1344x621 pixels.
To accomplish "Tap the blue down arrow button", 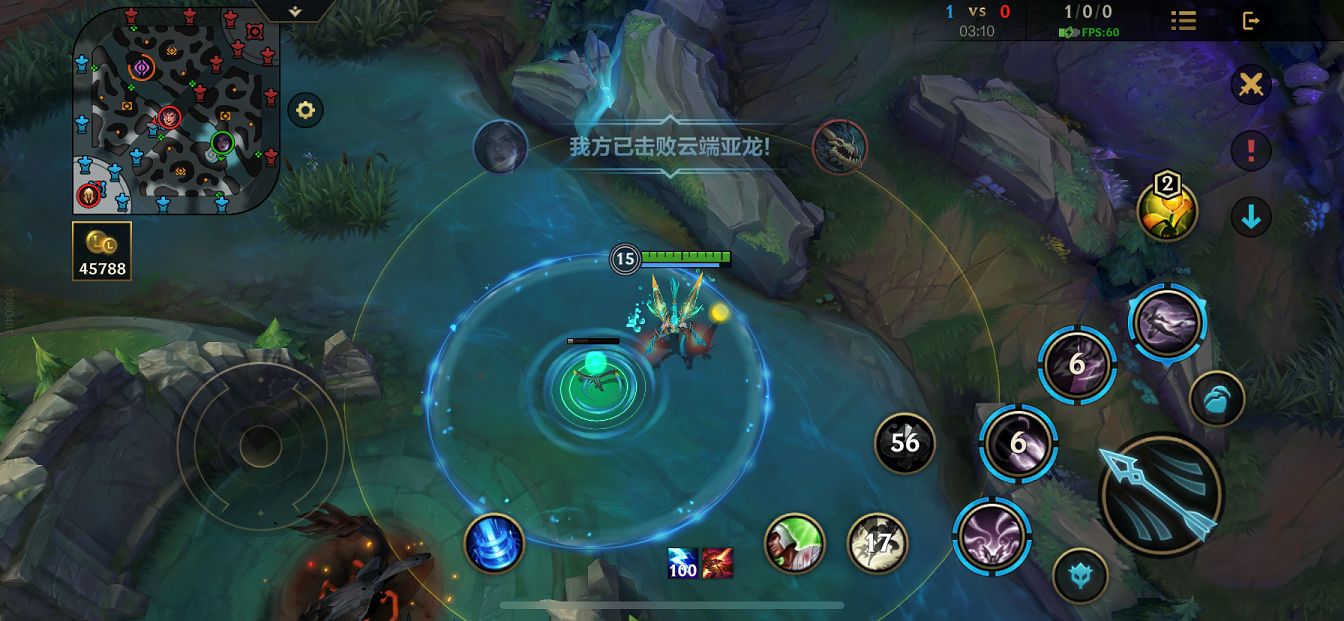I will coord(1250,216).
